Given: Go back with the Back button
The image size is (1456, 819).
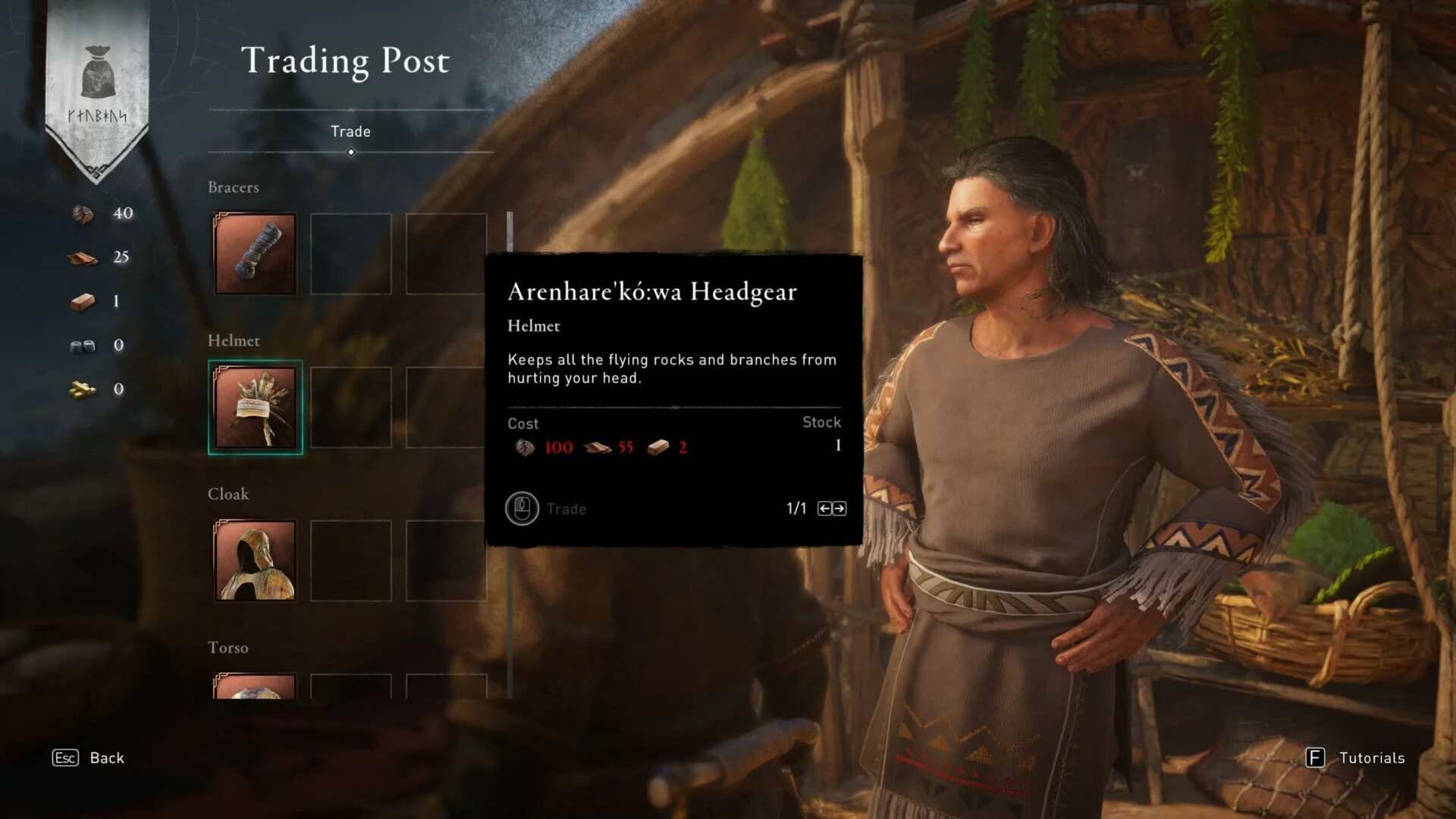Looking at the screenshot, I should pos(89,758).
